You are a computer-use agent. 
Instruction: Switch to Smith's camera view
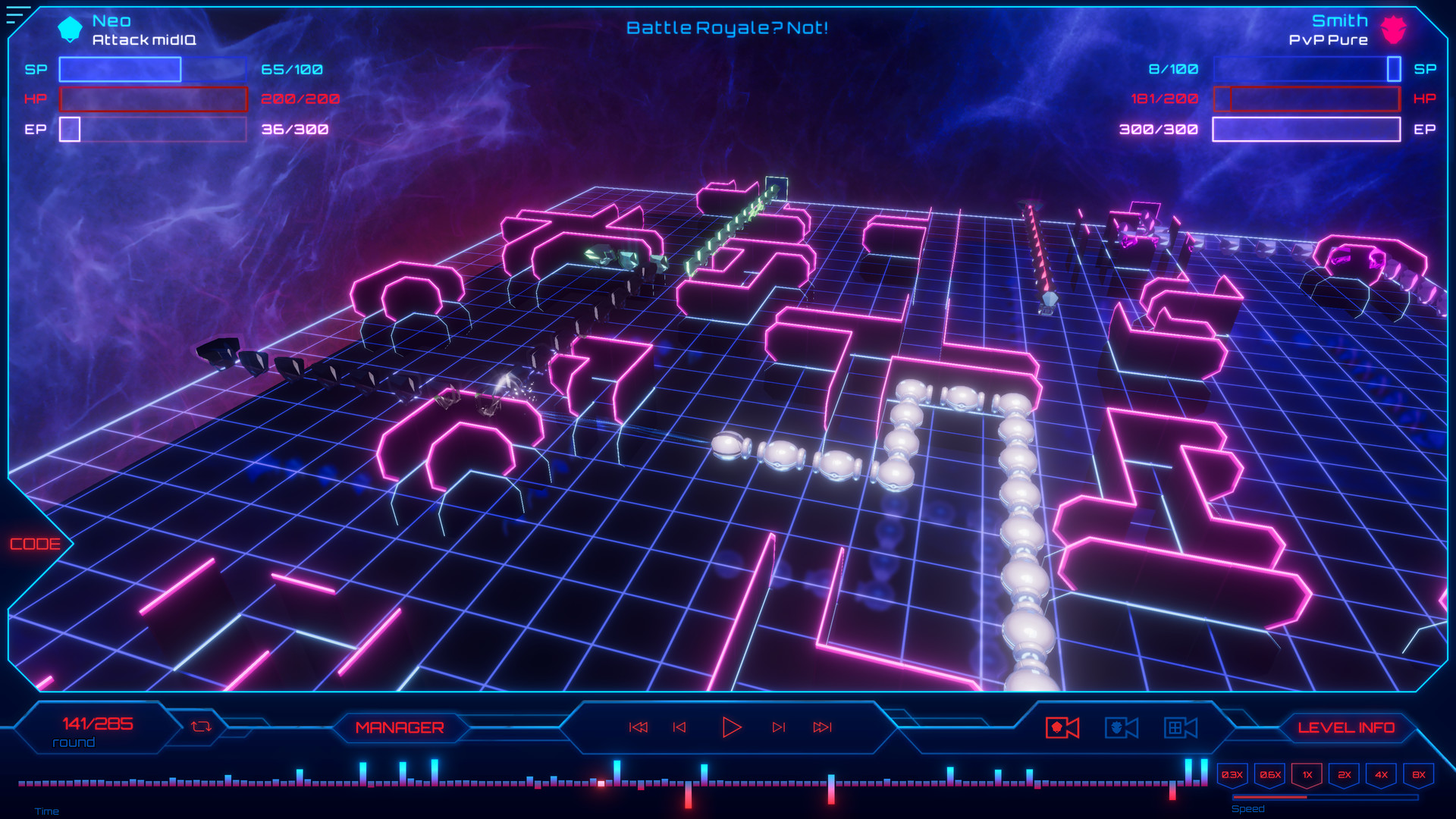(x=1120, y=726)
